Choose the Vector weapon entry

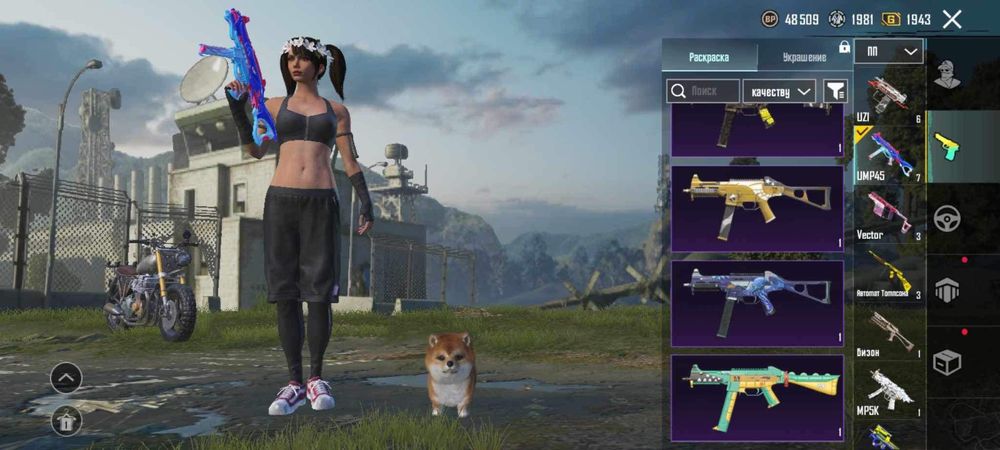pyautogui.click(x=887, y=213)
